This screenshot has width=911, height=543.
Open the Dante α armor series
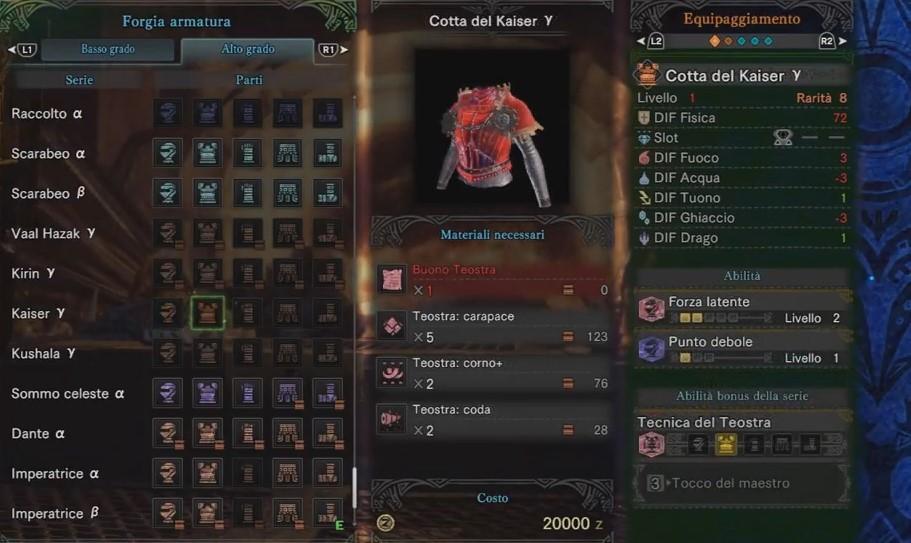coord(39,433)
